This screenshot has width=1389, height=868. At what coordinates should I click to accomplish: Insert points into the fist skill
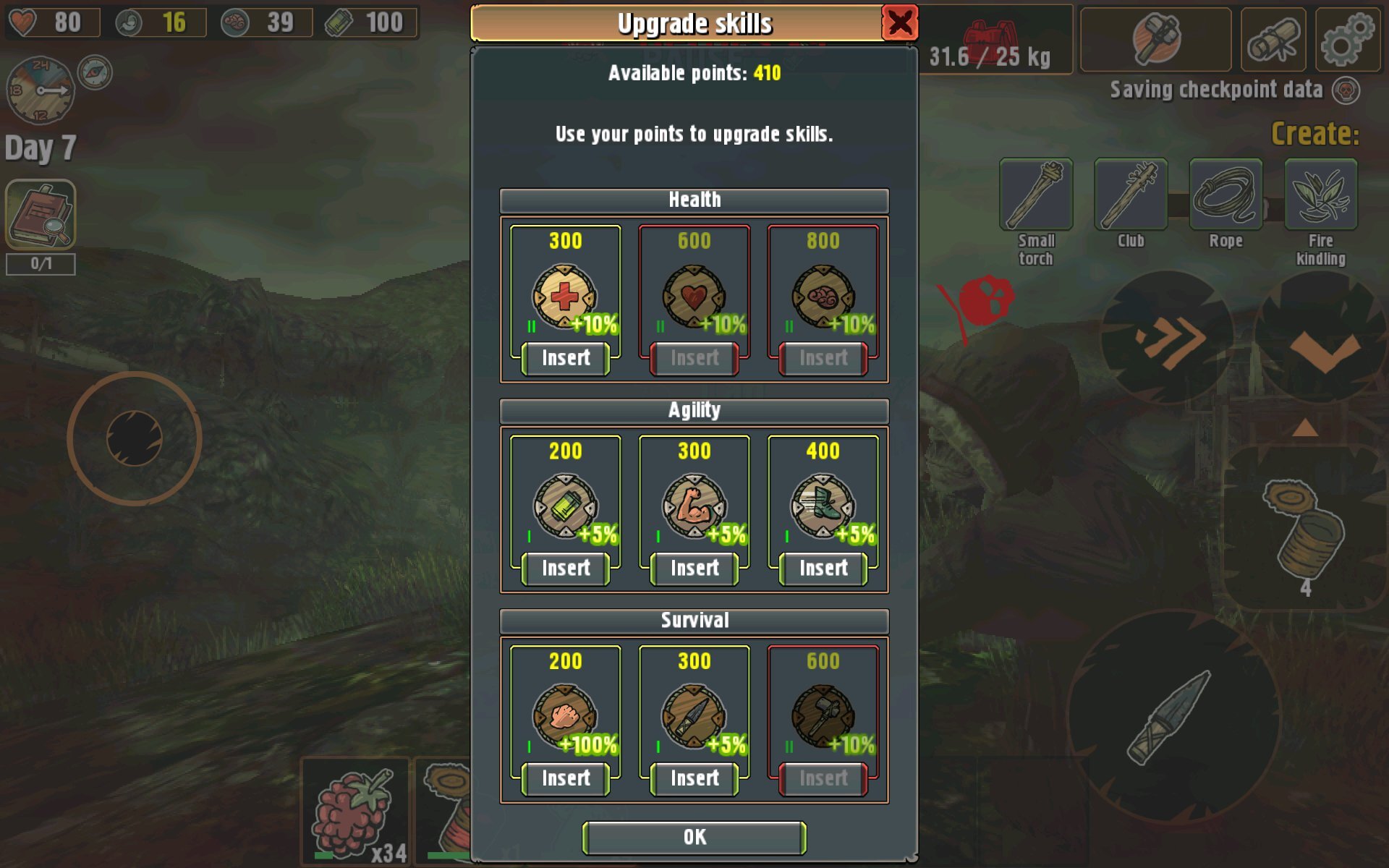tap(565, 778)
